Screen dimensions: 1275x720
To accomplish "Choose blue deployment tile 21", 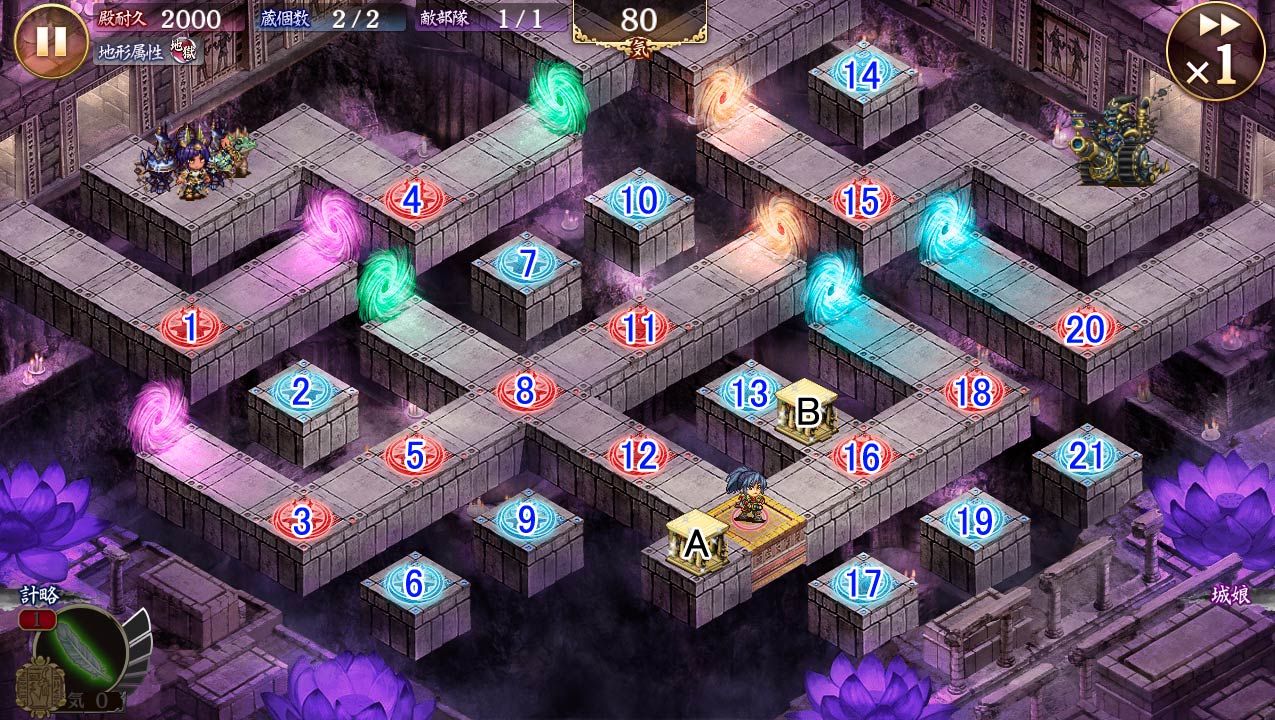I will tap(1086, 456).
